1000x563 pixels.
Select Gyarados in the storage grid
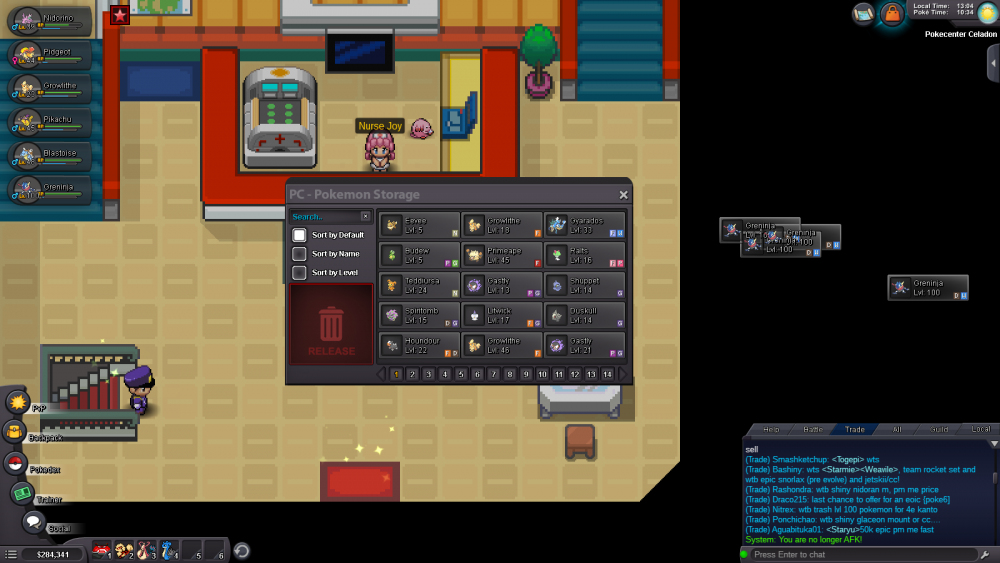click(x=585, y=225)
